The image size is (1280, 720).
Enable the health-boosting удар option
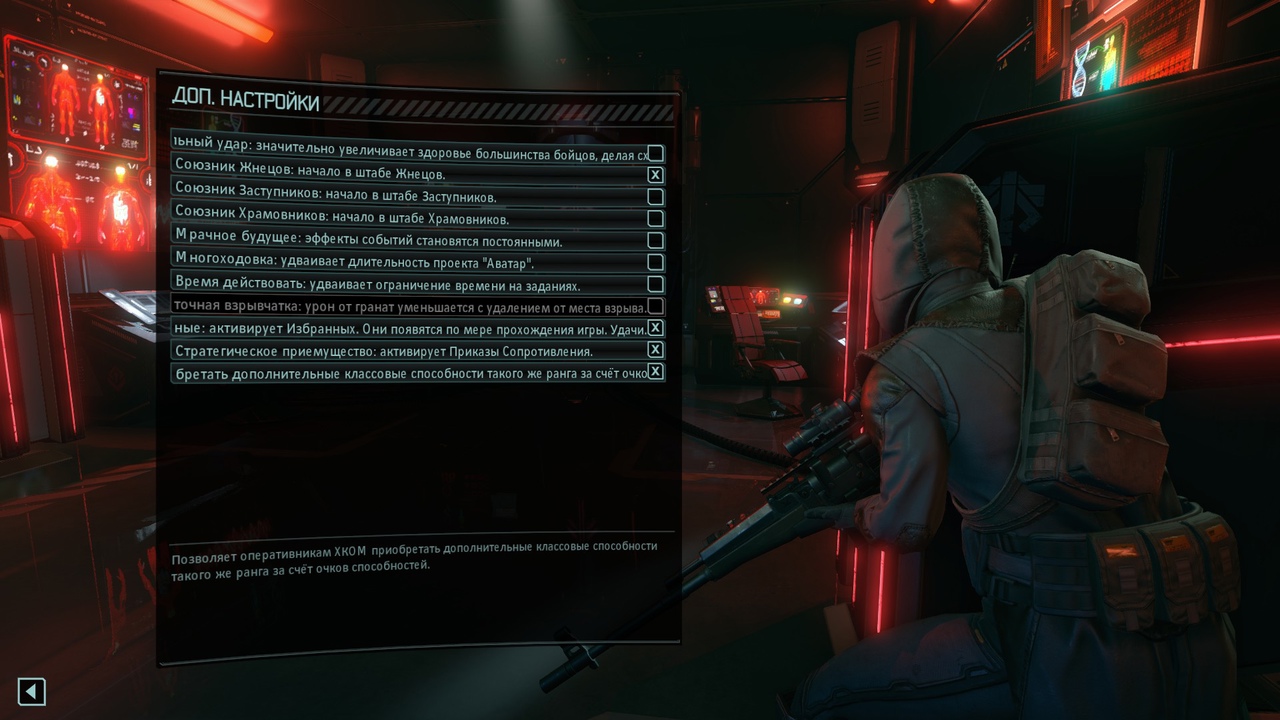pyautogui.click(x=655, y=153)
